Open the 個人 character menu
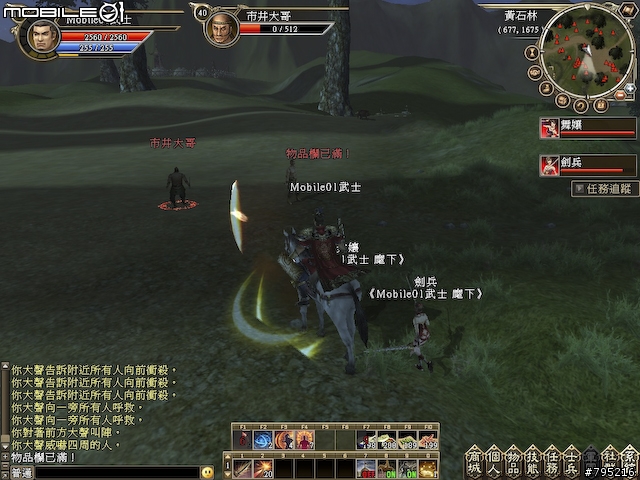Viewport: 640px width, 480px height. (493, 461)
